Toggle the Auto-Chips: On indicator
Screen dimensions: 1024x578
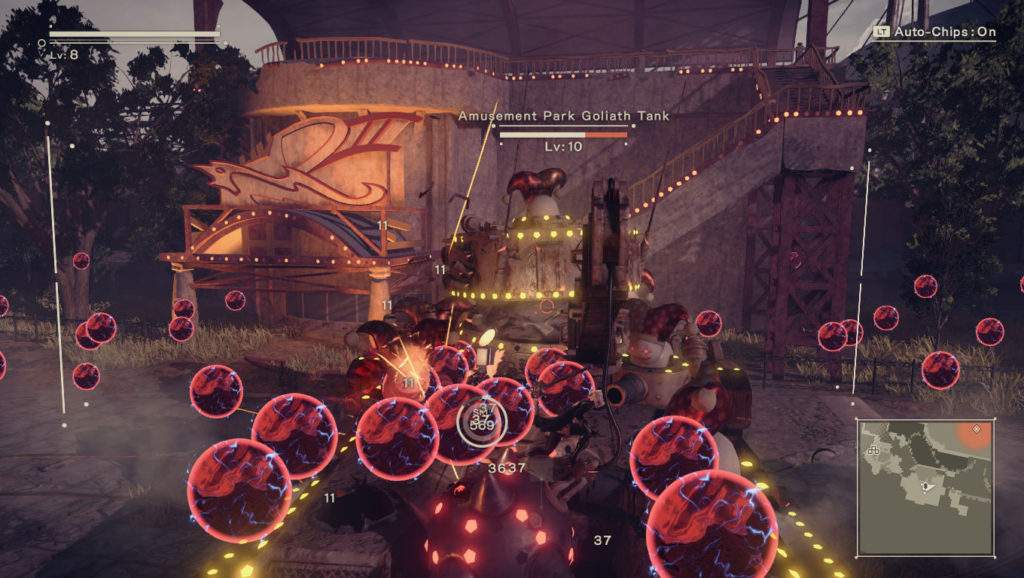[x=934, y=32]
